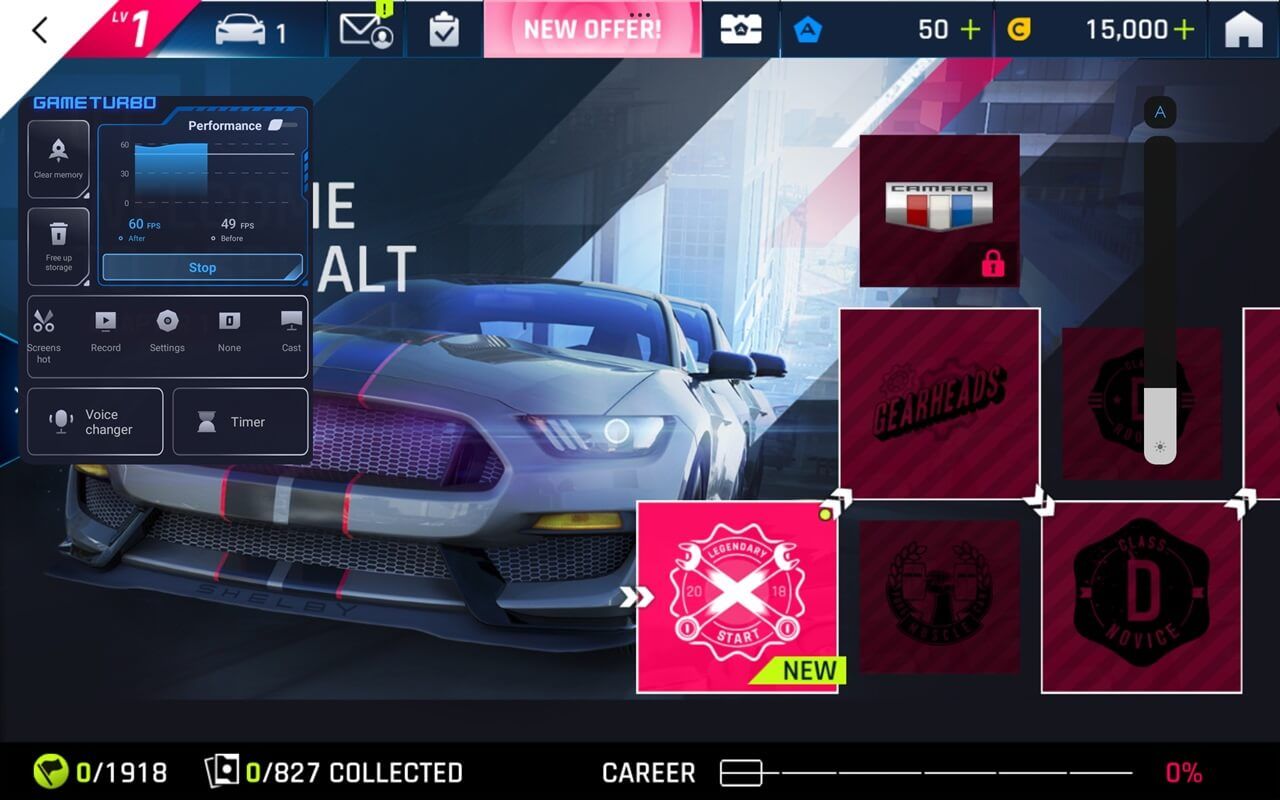The height and width of the screenshot is (800, 1280).
Task: Add more tokens with the plus button
Action: (x=970, y=29)
